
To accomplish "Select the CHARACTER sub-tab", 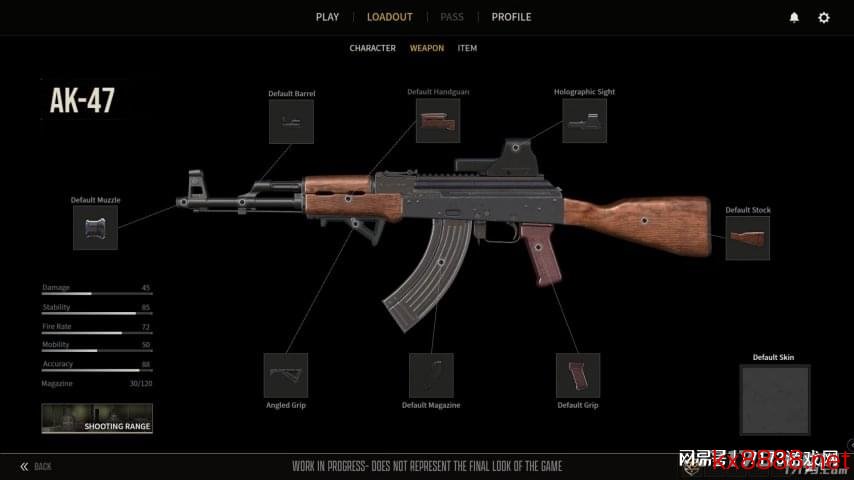I will tap(372, 48).
